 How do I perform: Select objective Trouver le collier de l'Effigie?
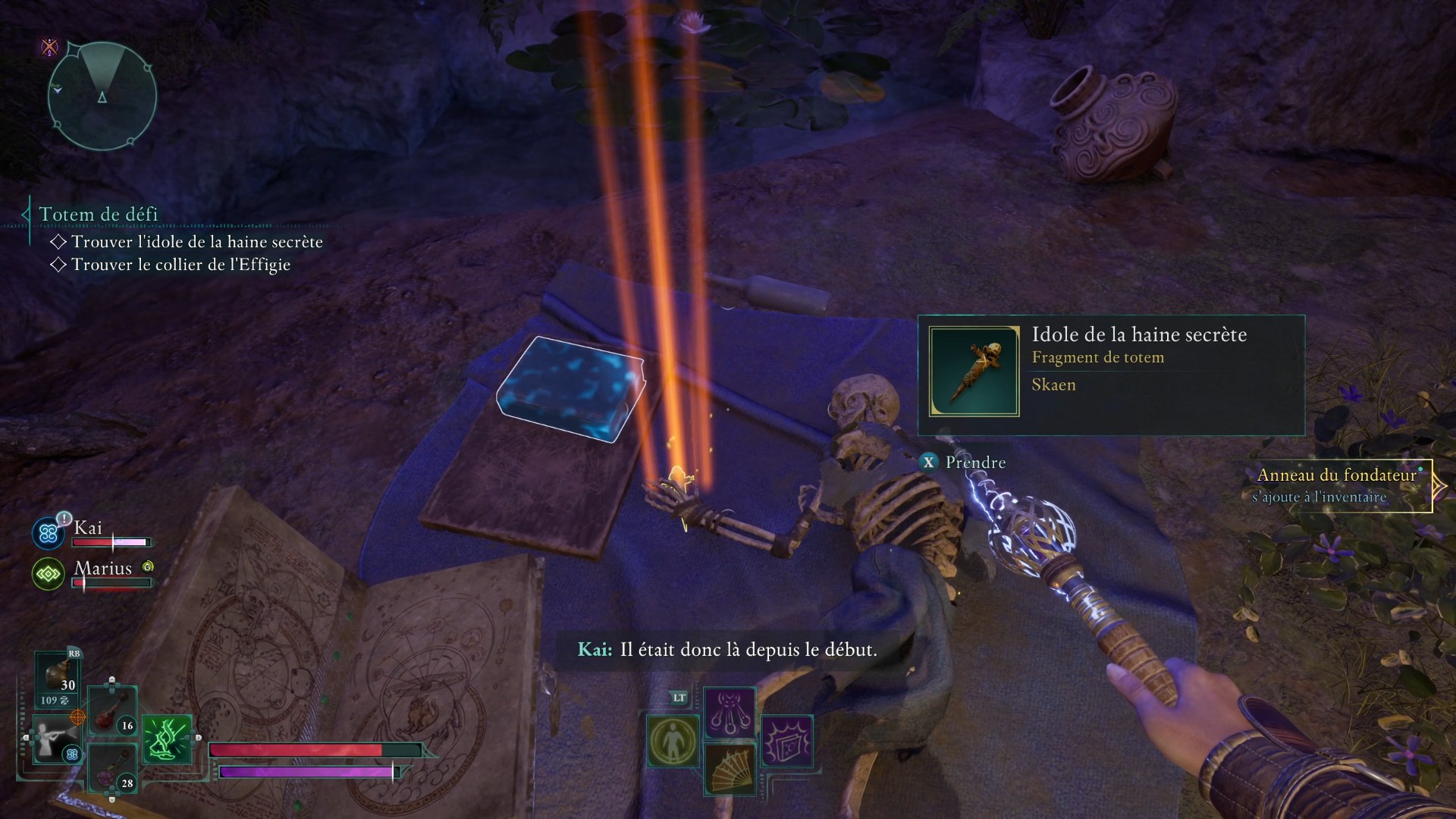[x=180, y=265]
